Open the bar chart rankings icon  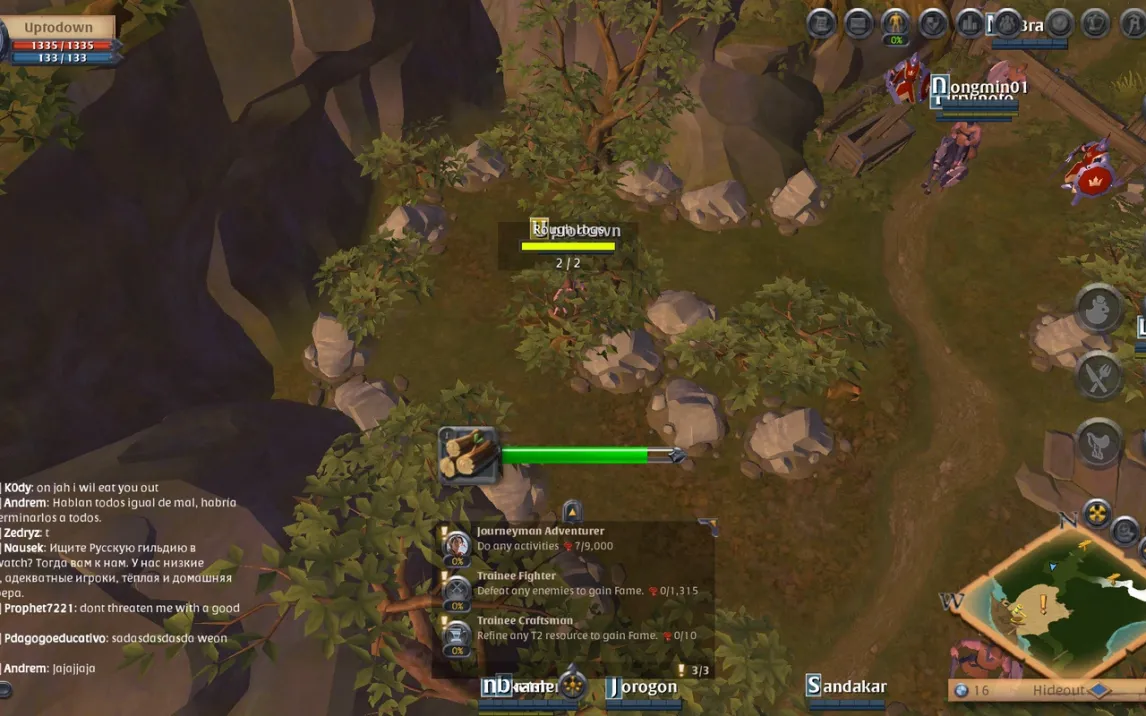969,23
